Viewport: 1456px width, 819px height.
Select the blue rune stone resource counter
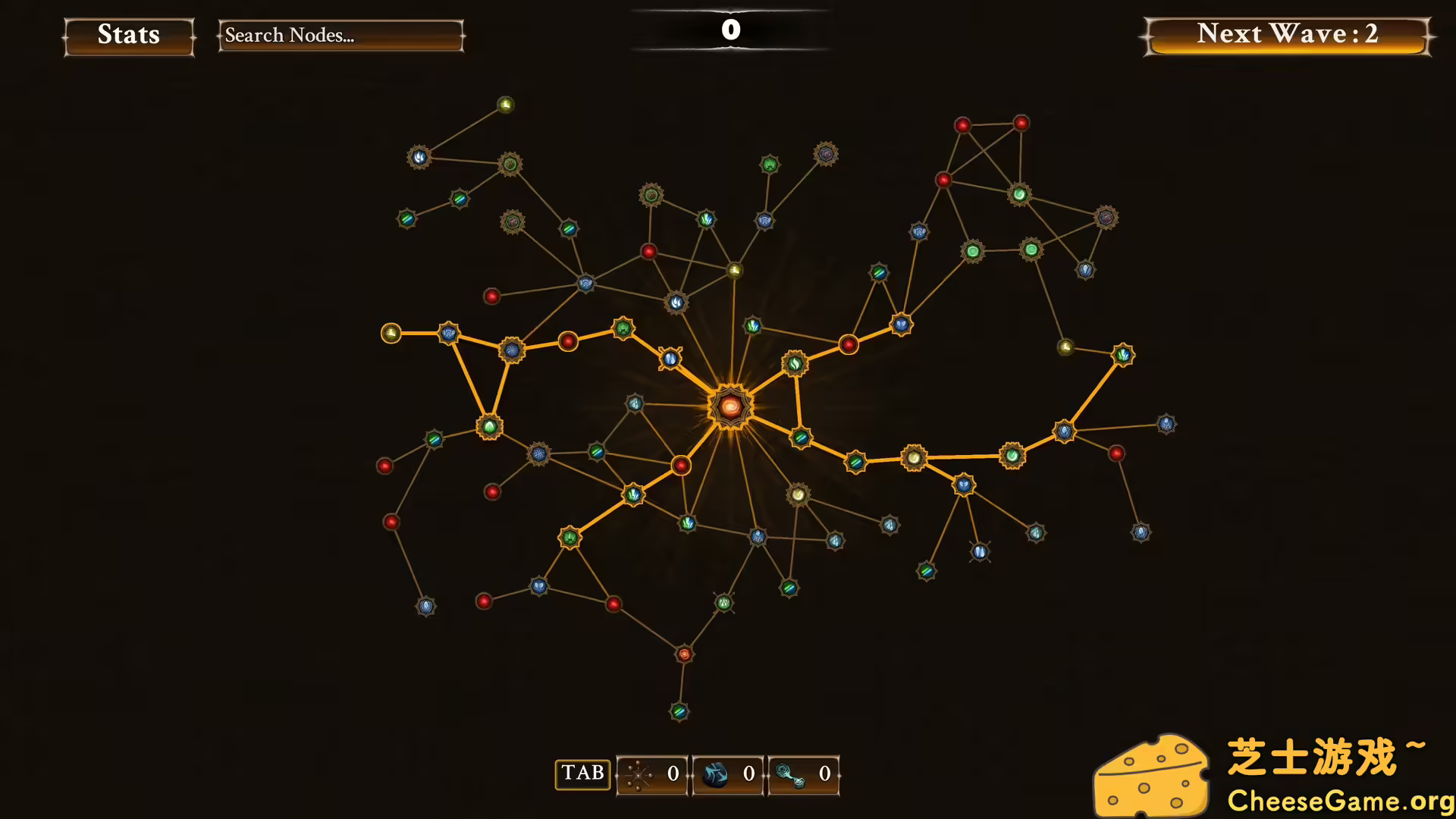click(730, 774)
